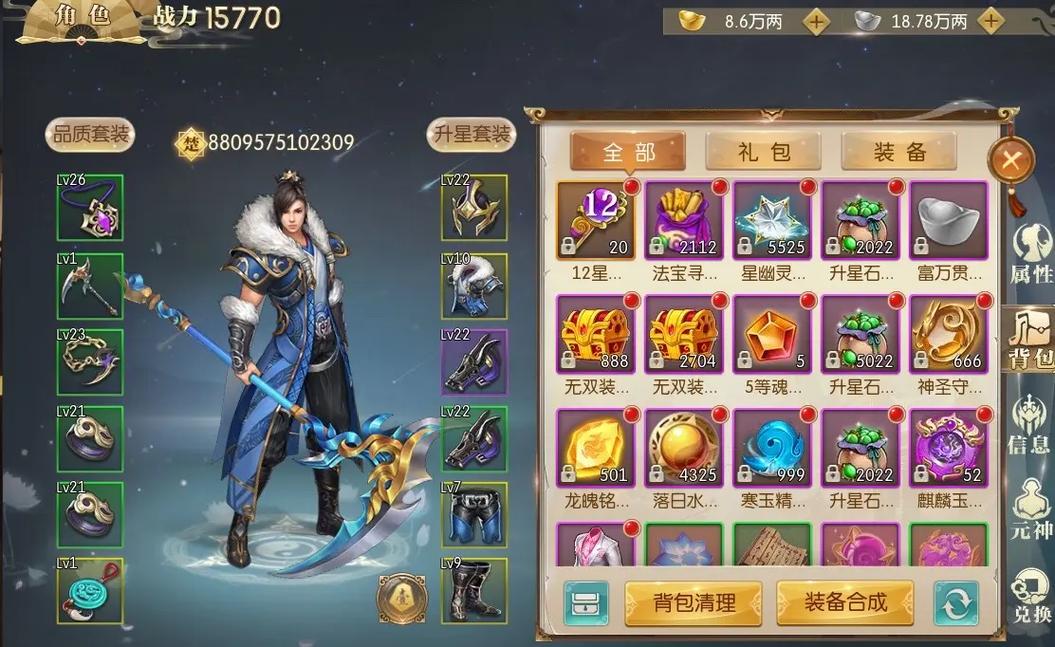Screen dimensions: 1055x647
Task: Select the silver ingot 富万贯 item
Action: click(x=948, y=220)
